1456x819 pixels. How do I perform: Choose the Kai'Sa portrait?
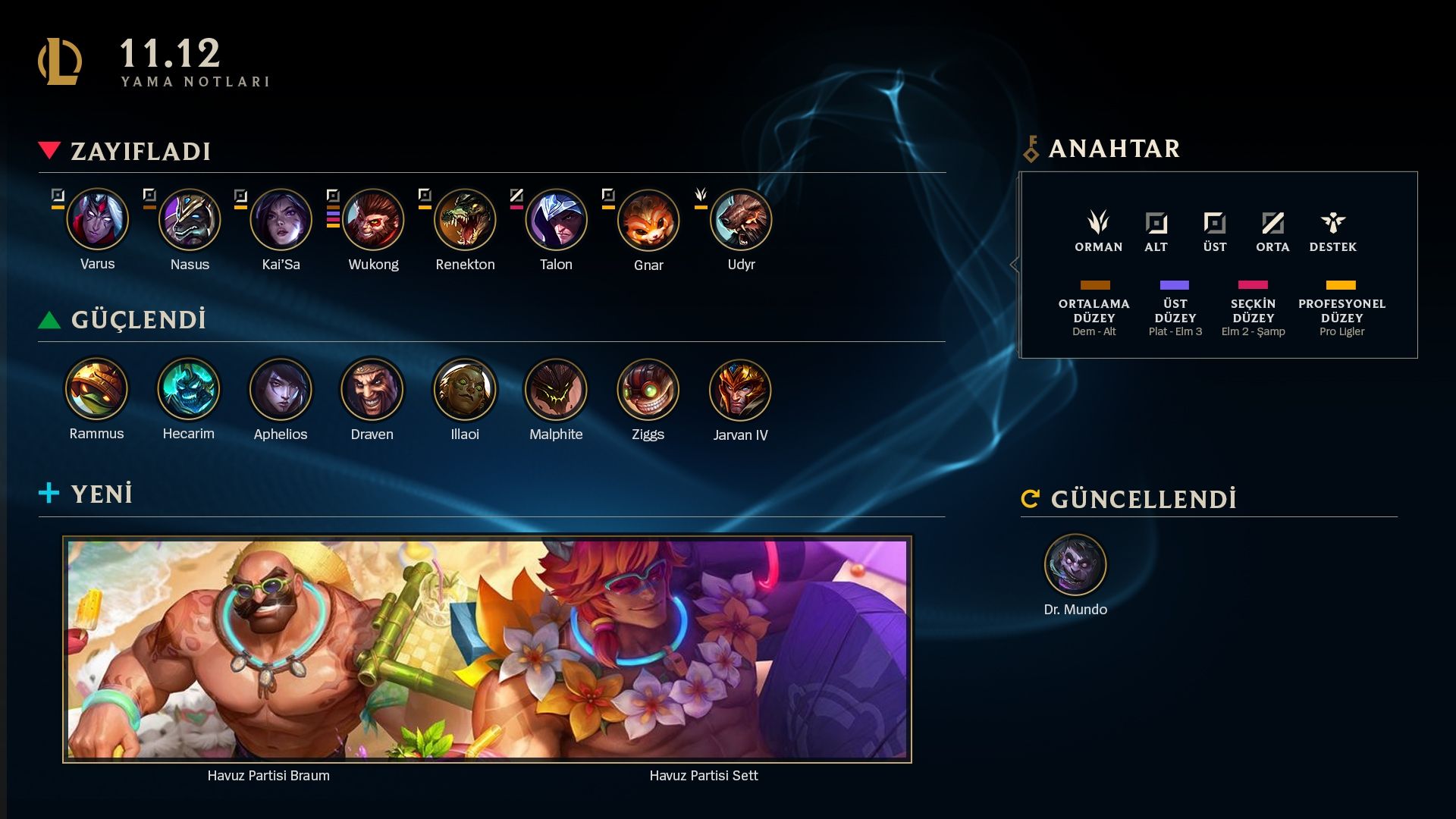281,220
